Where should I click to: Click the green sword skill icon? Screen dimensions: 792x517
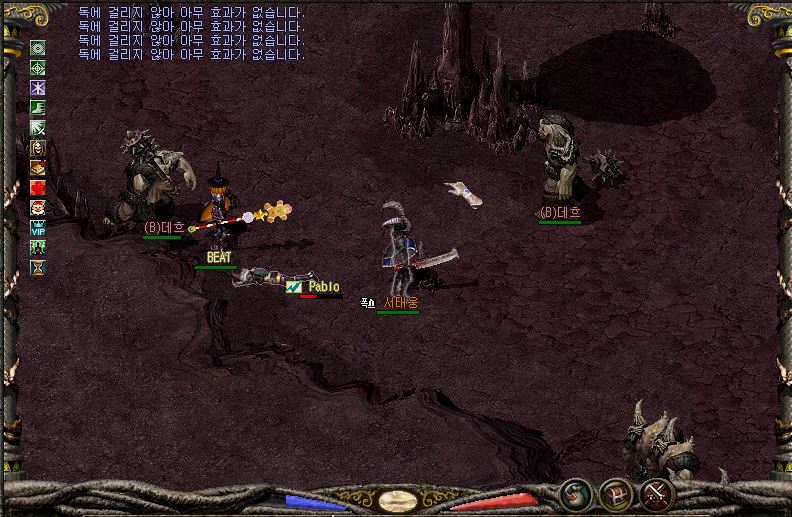point(38,127)
